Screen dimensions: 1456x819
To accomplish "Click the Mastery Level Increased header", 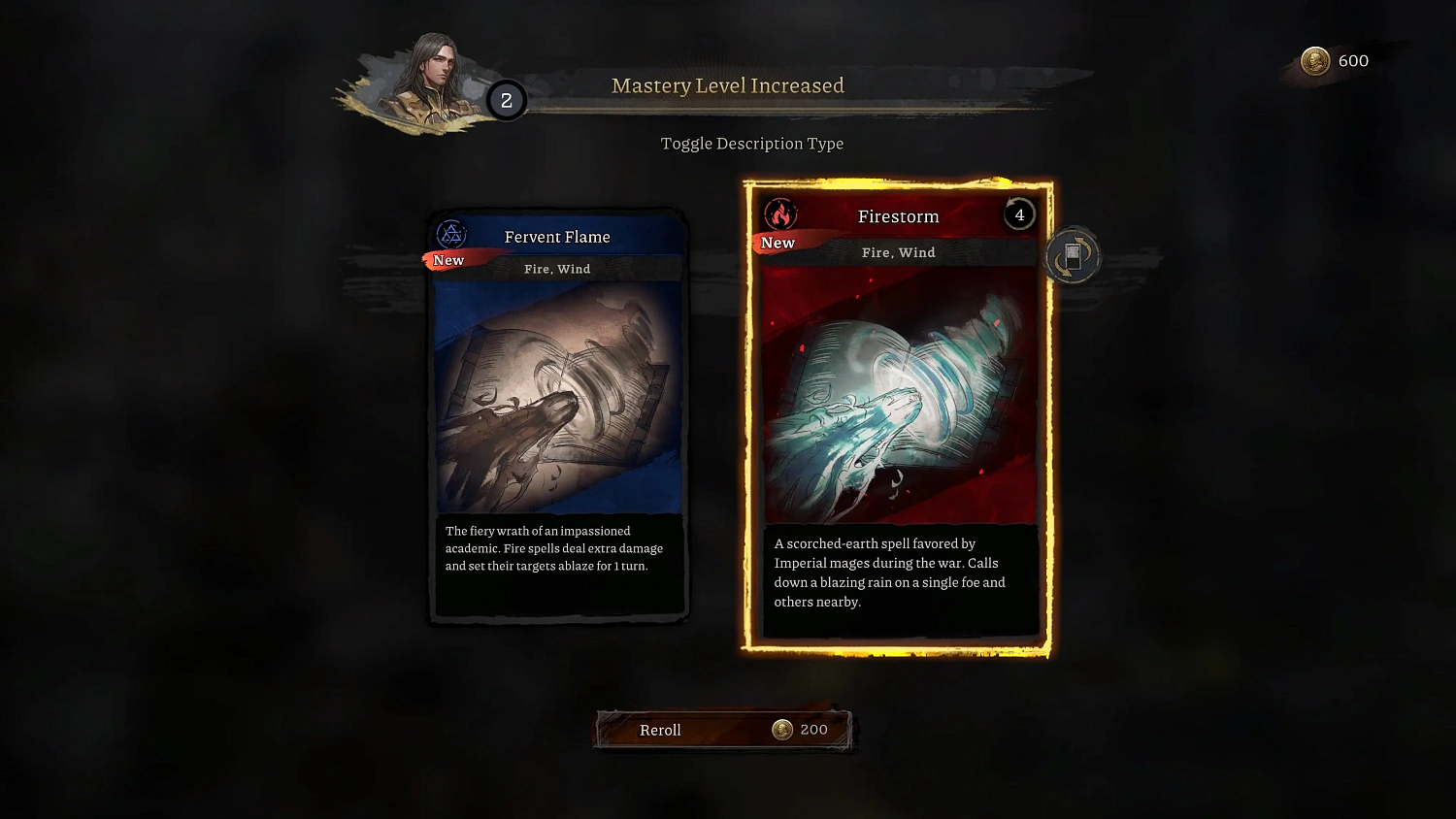I will pos(727,85).
